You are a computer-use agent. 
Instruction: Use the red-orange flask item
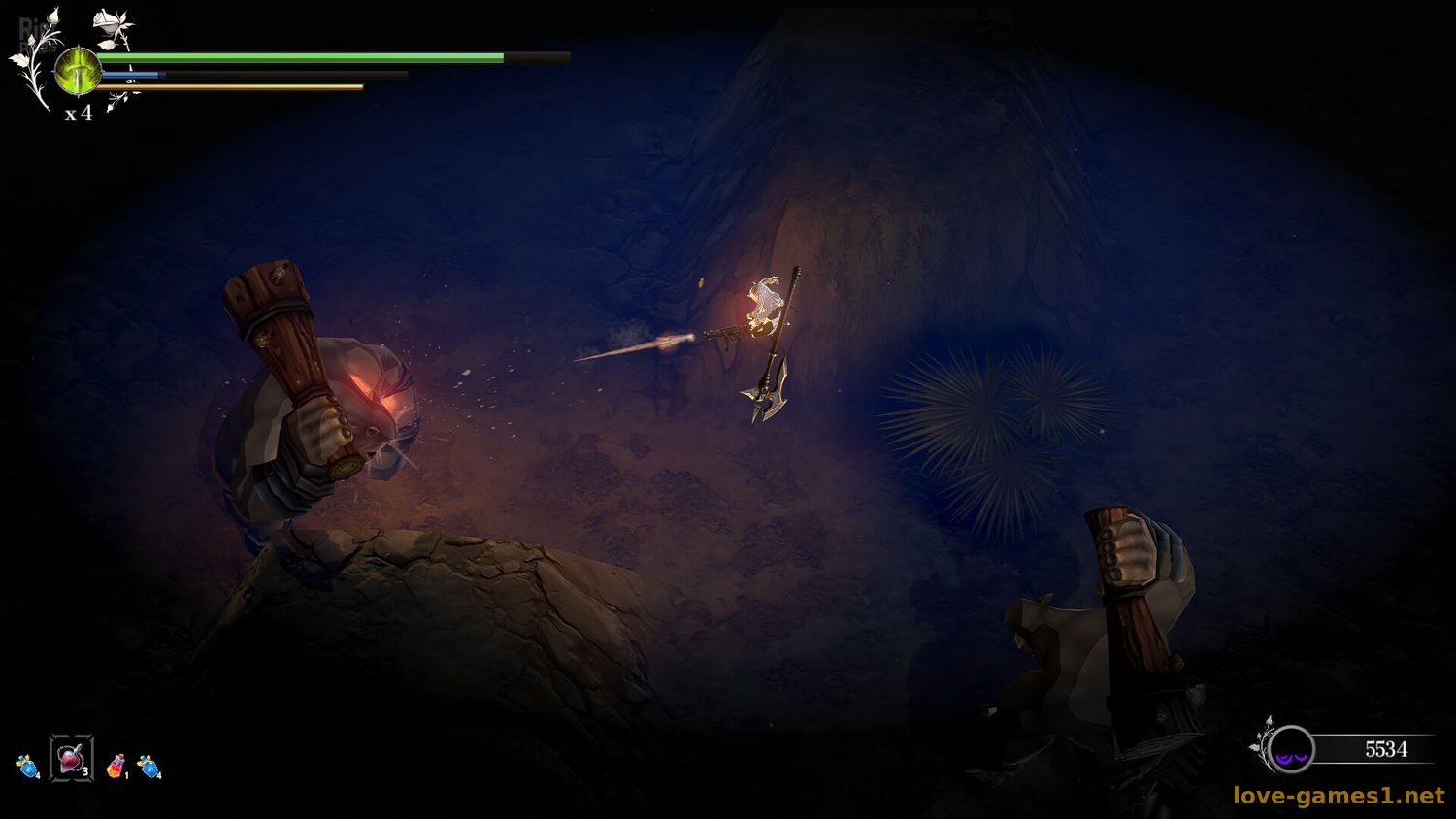[x=116, y=767]
